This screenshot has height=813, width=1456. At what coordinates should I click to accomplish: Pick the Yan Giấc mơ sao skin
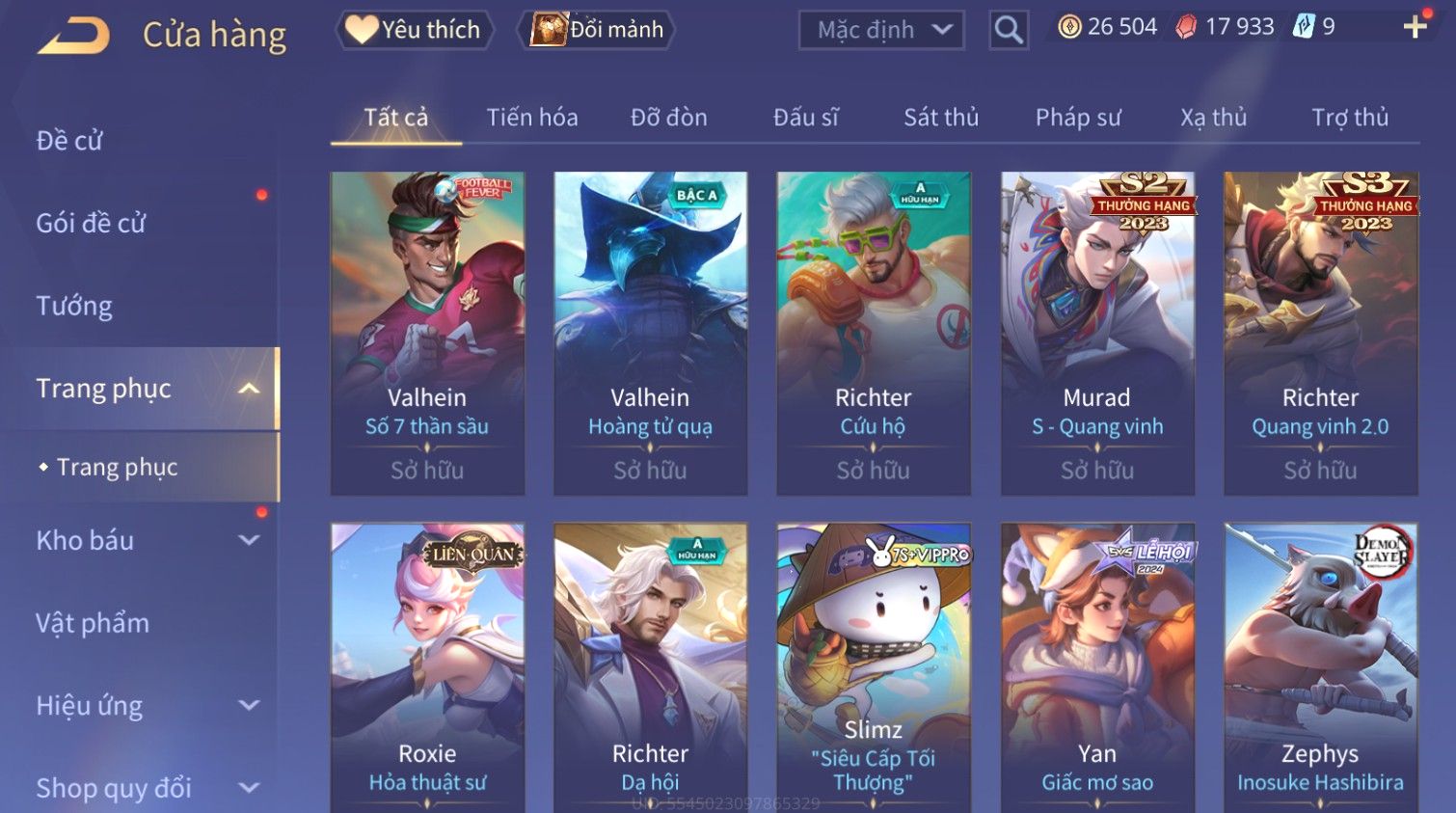click(x=1097, y=665)
